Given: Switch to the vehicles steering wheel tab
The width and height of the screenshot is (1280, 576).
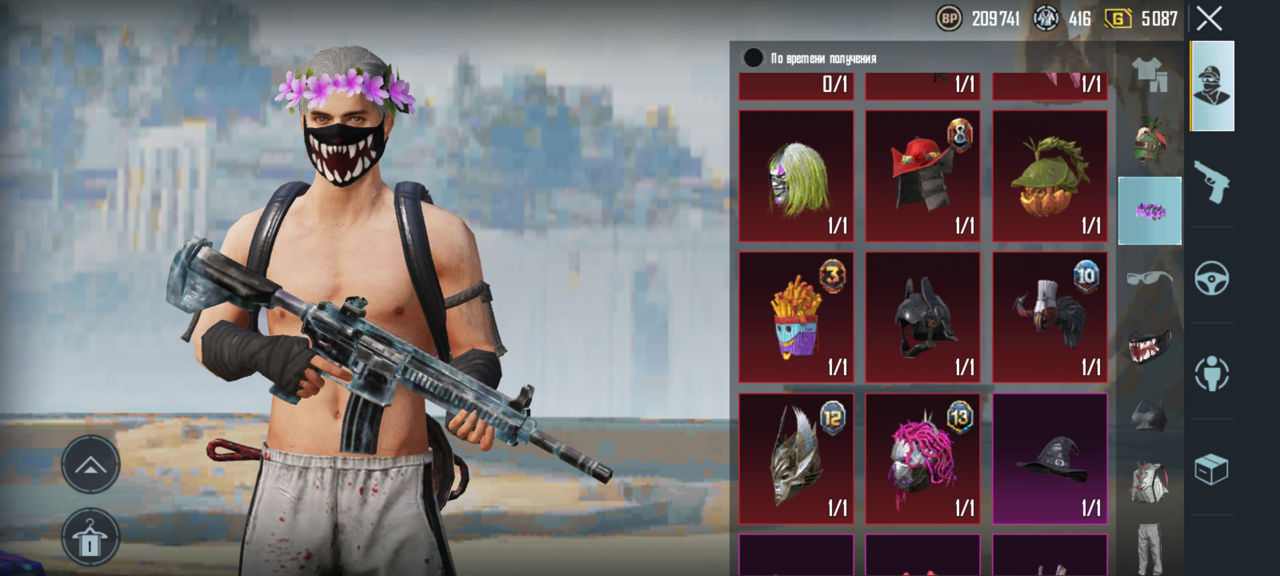Looking at the screenshot, I should [1211, 278].
